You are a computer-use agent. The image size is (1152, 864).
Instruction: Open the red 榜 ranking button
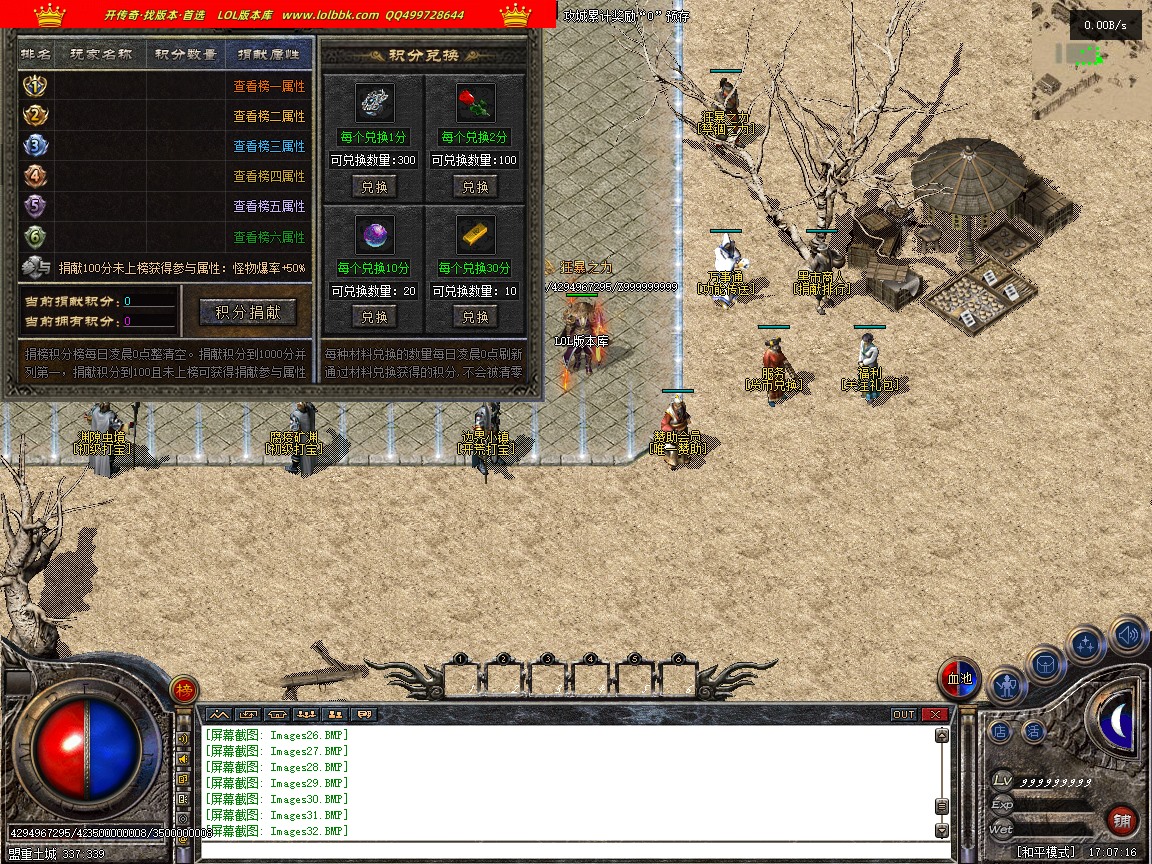click(x=184, y=690)
